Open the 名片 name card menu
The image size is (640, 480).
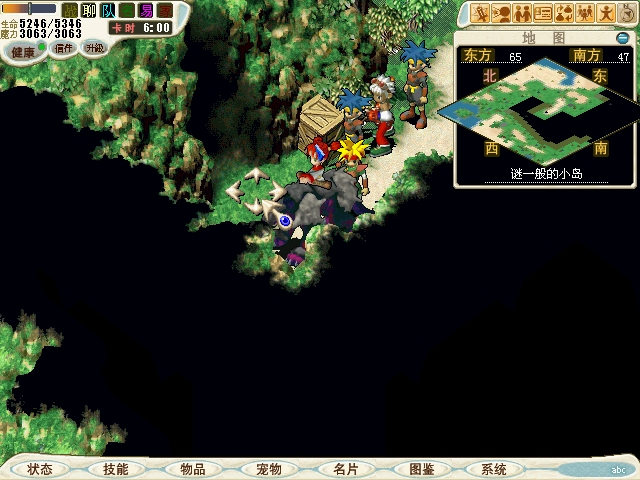[344, 469]
